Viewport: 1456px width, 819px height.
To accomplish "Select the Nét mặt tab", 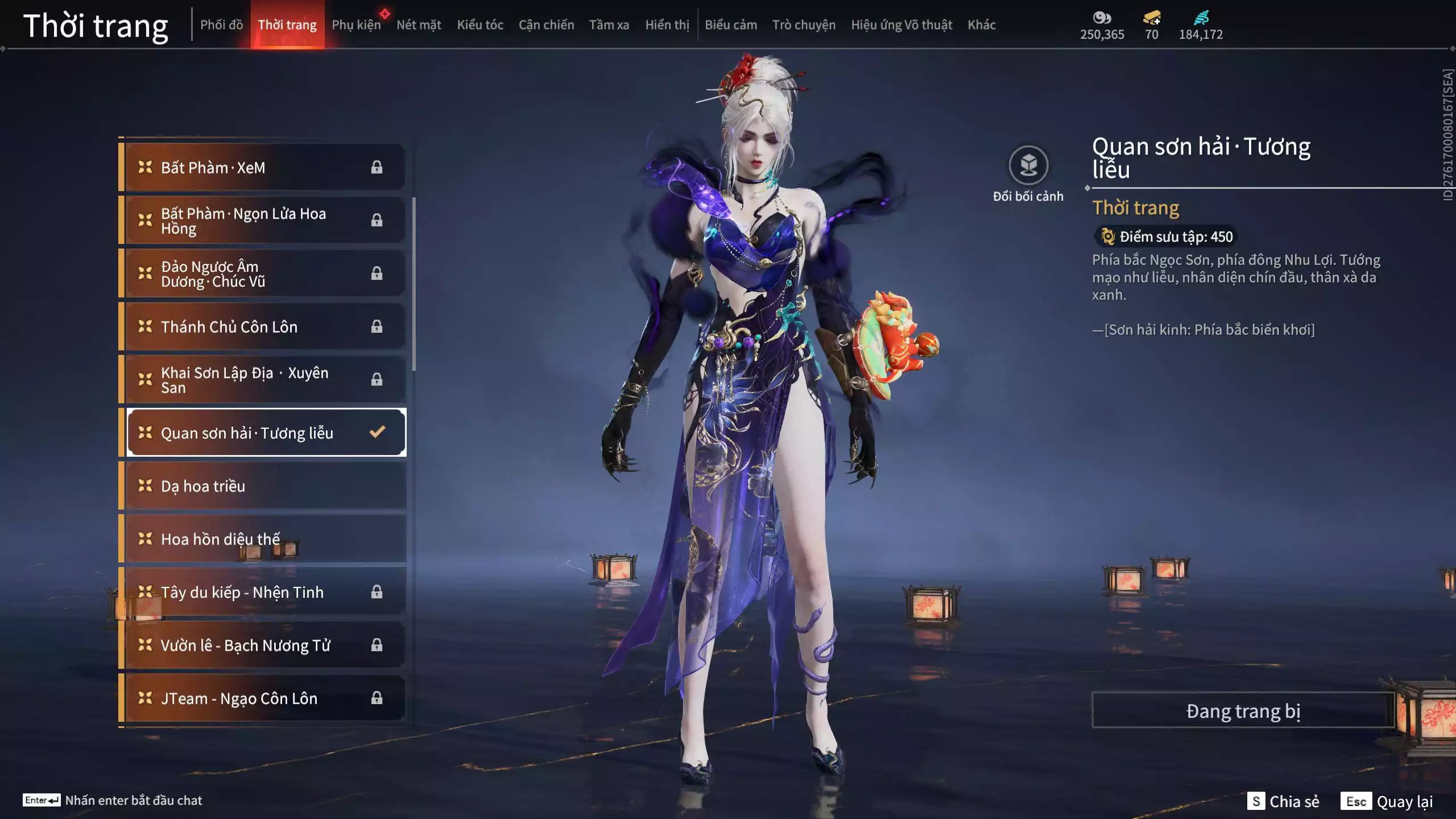I will tap(419, 25).
